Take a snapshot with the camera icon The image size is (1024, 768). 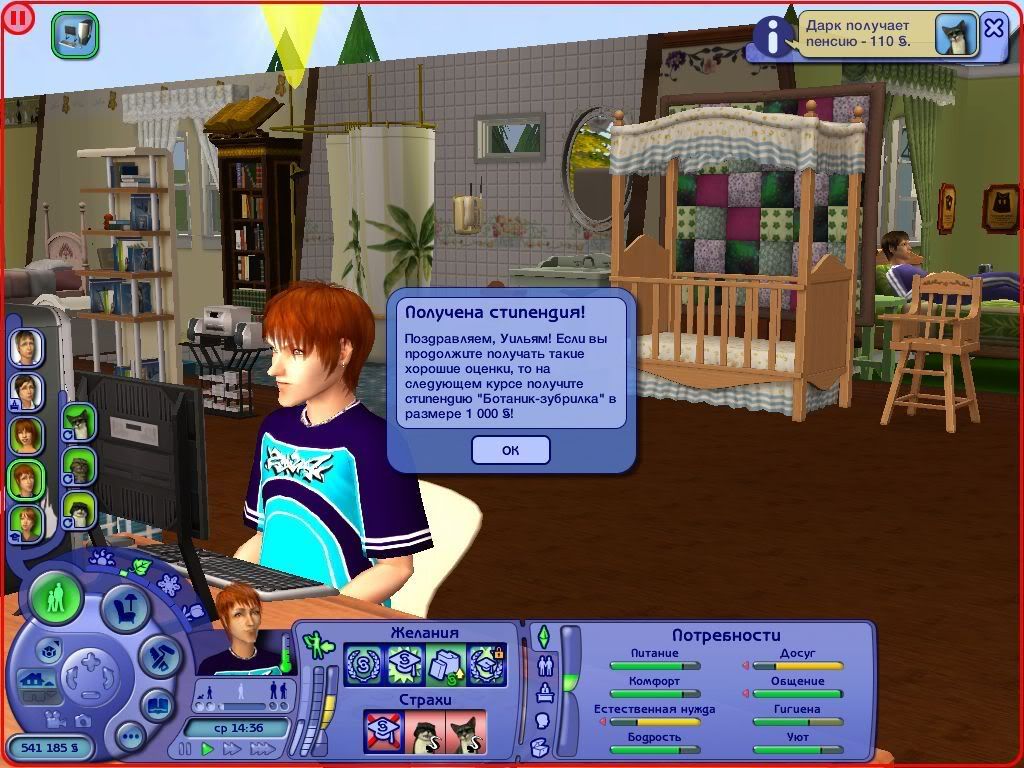(82, 721)
